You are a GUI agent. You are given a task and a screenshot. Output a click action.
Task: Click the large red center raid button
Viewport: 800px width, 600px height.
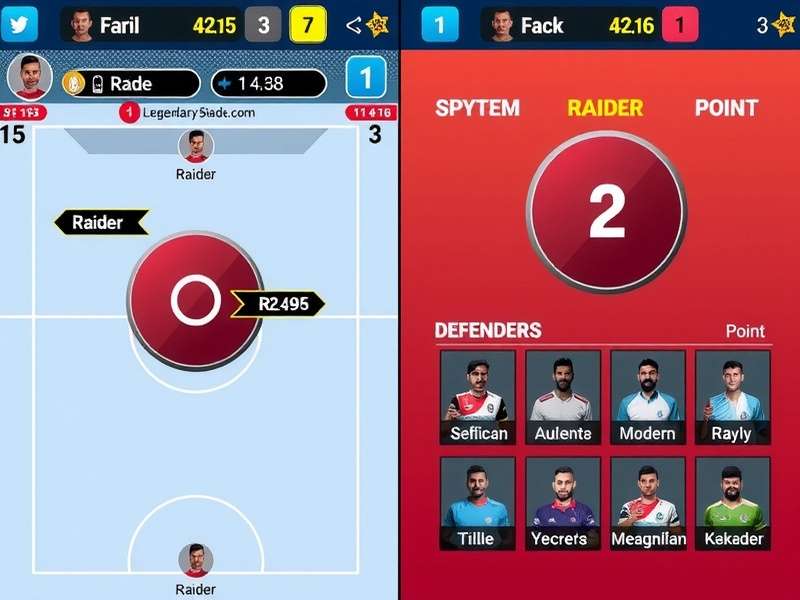pyautogui.click(x=195, y=298)
